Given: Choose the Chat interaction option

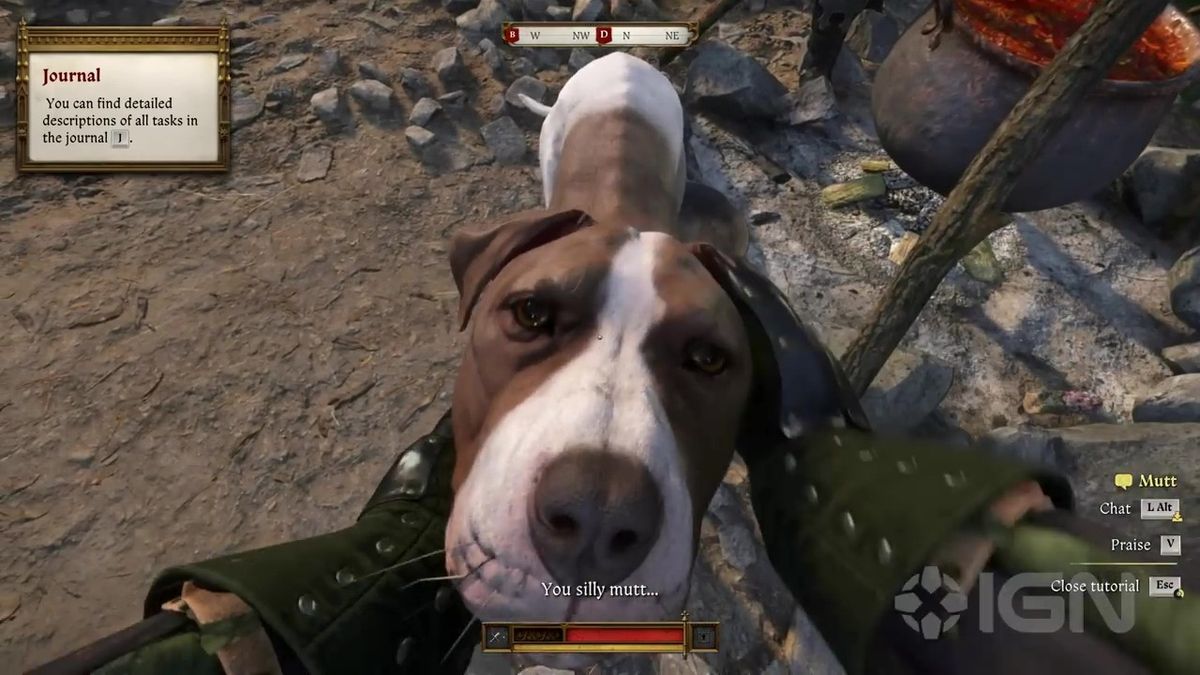Looking at the screenshot, I should click(1138, 509).
